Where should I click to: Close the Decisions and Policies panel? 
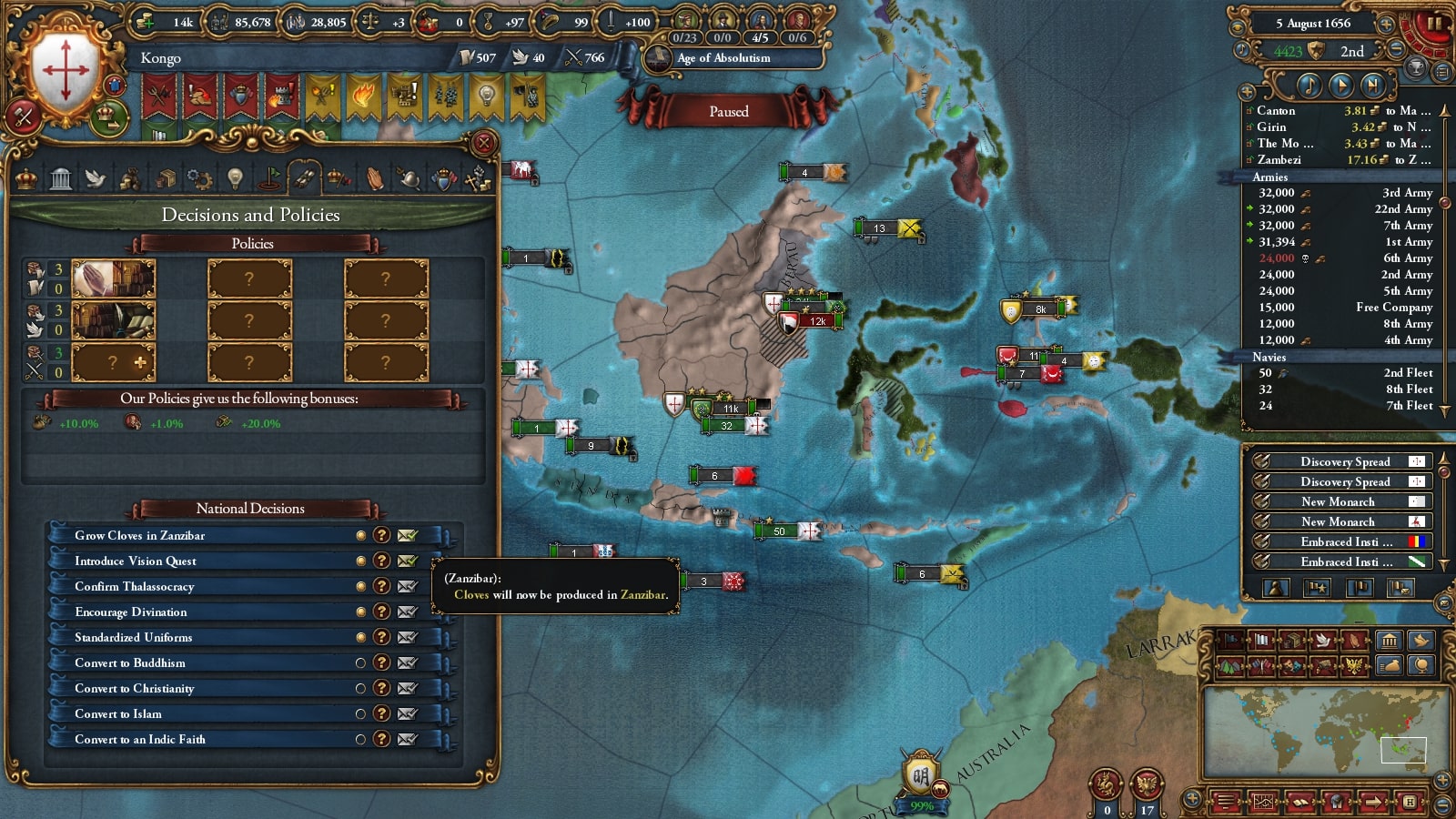coord(484,143)
